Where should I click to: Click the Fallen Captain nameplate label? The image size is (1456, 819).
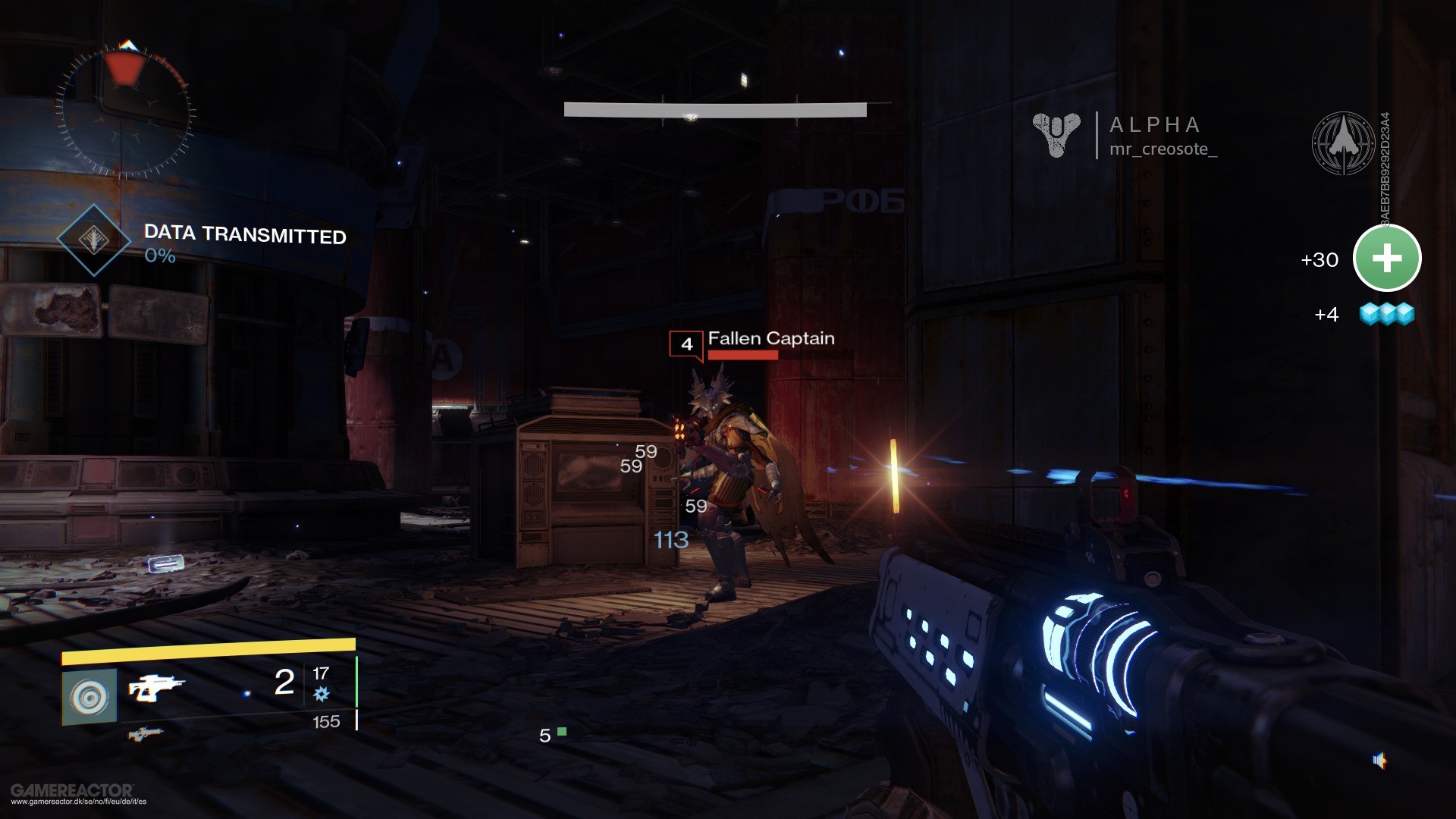[770, 339]
